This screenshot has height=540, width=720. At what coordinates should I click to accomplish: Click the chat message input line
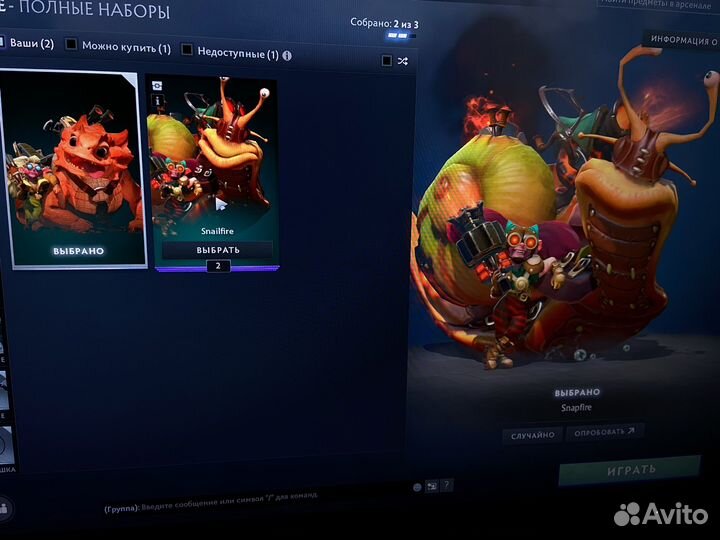(250, 507)
